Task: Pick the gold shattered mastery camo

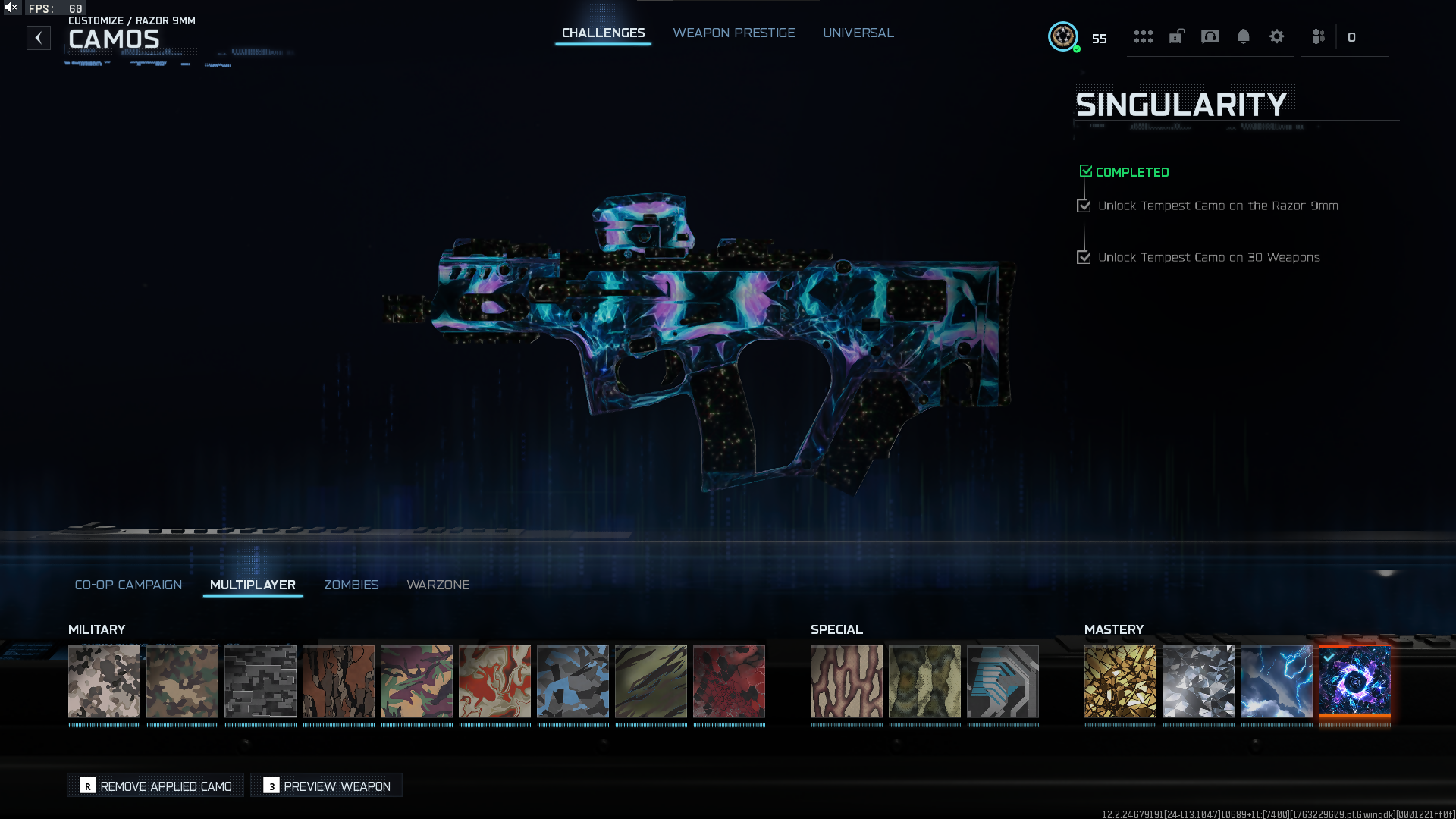Action: [1120, 681]
